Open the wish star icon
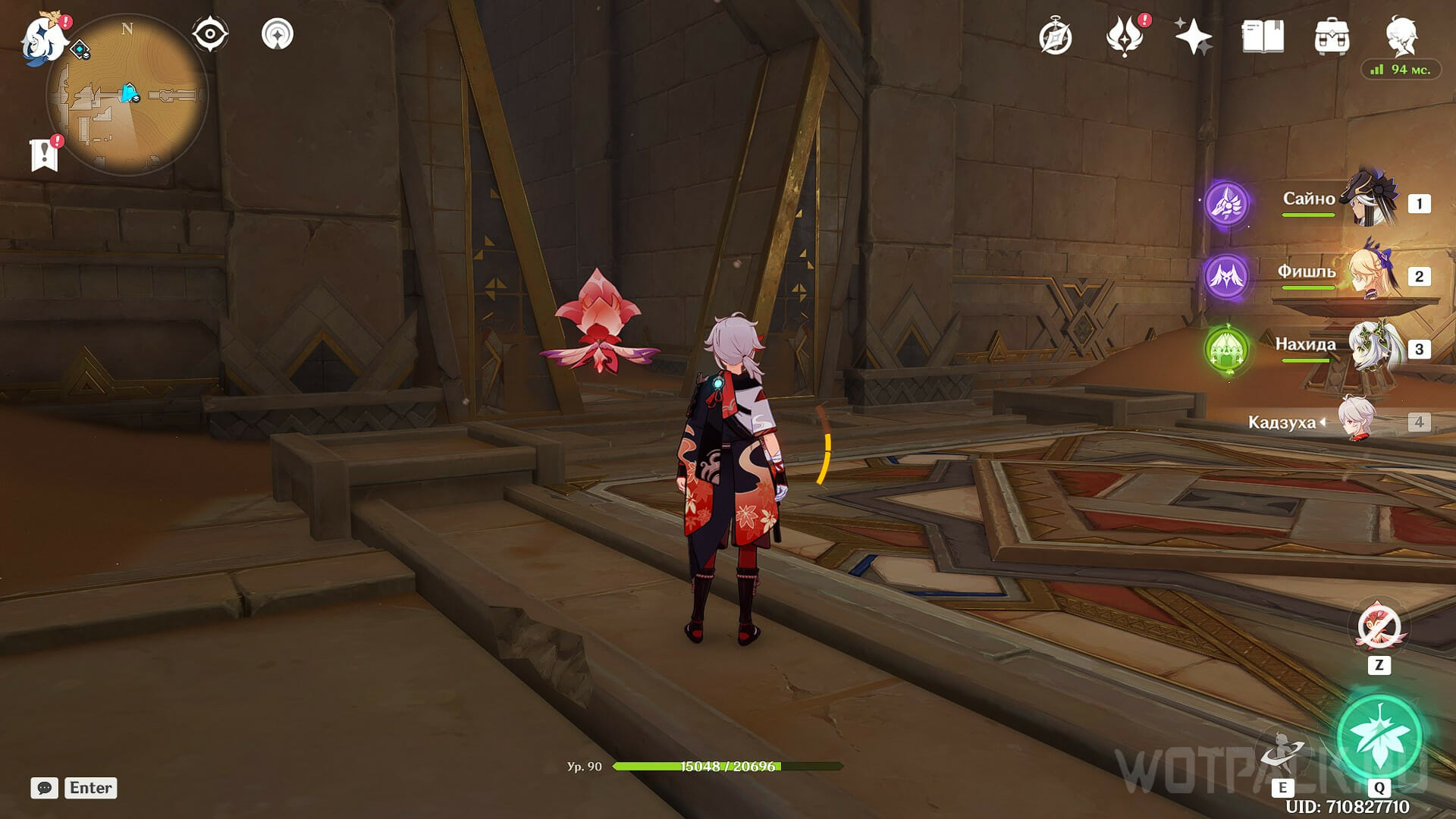This screenshot has height=819, width=1456. pyautogui.click(x=1193, y=37)
